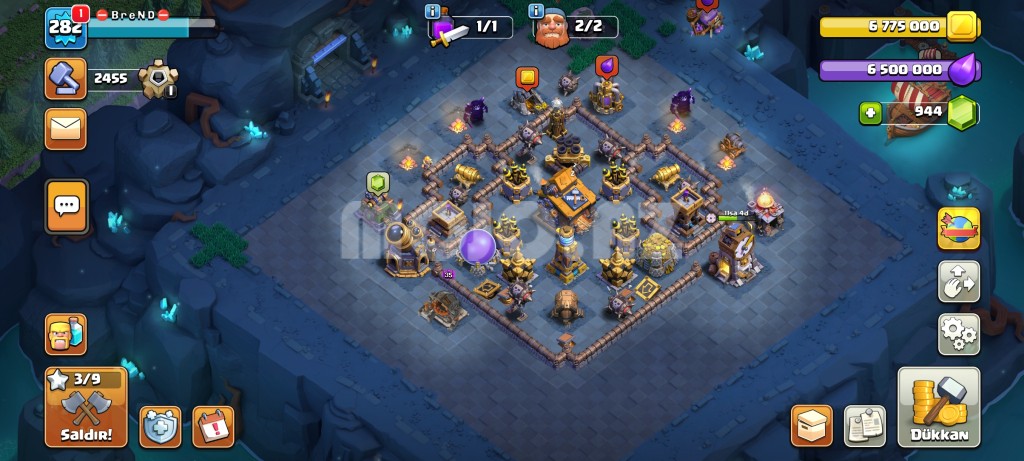This screenshot has width=1024, height=461.
Task: Open the Dükkan shop
Action: (938, 407)
